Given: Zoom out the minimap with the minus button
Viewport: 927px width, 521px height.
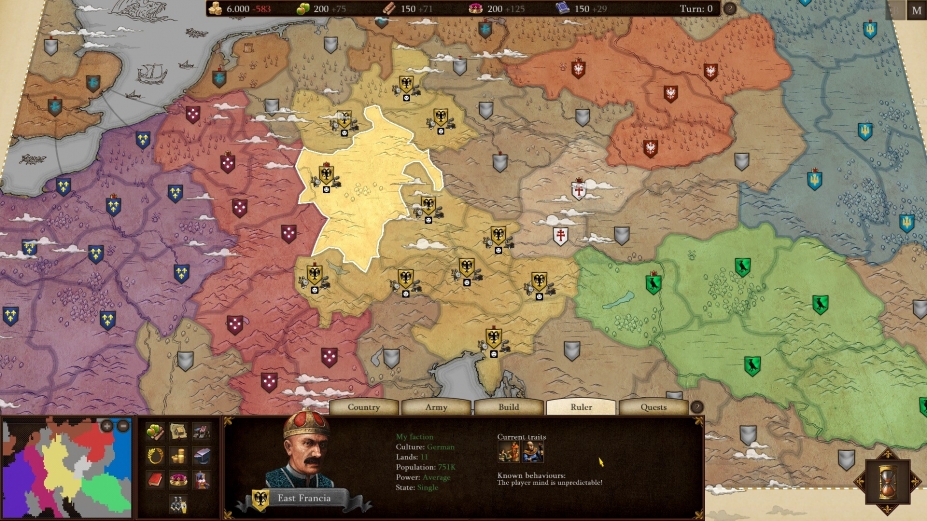Looking at the screenshot, I should click(x=123, y=426).
